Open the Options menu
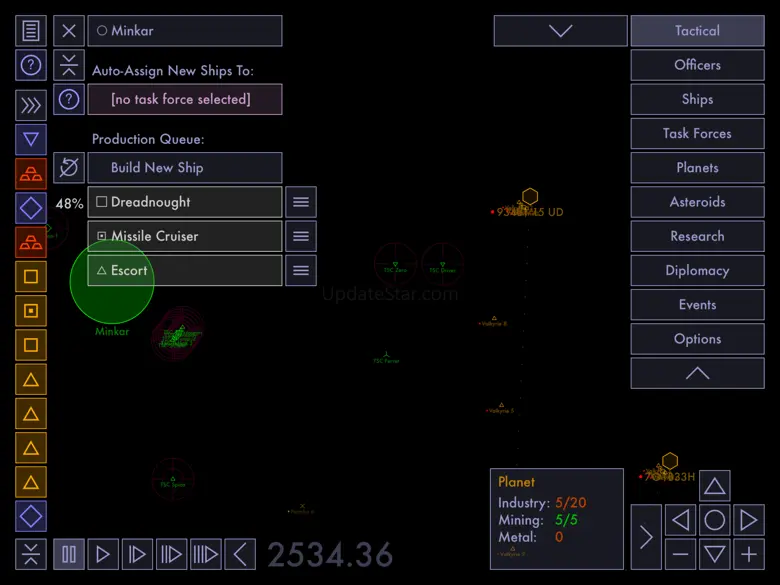780x585 pixels. pos(697,339)
